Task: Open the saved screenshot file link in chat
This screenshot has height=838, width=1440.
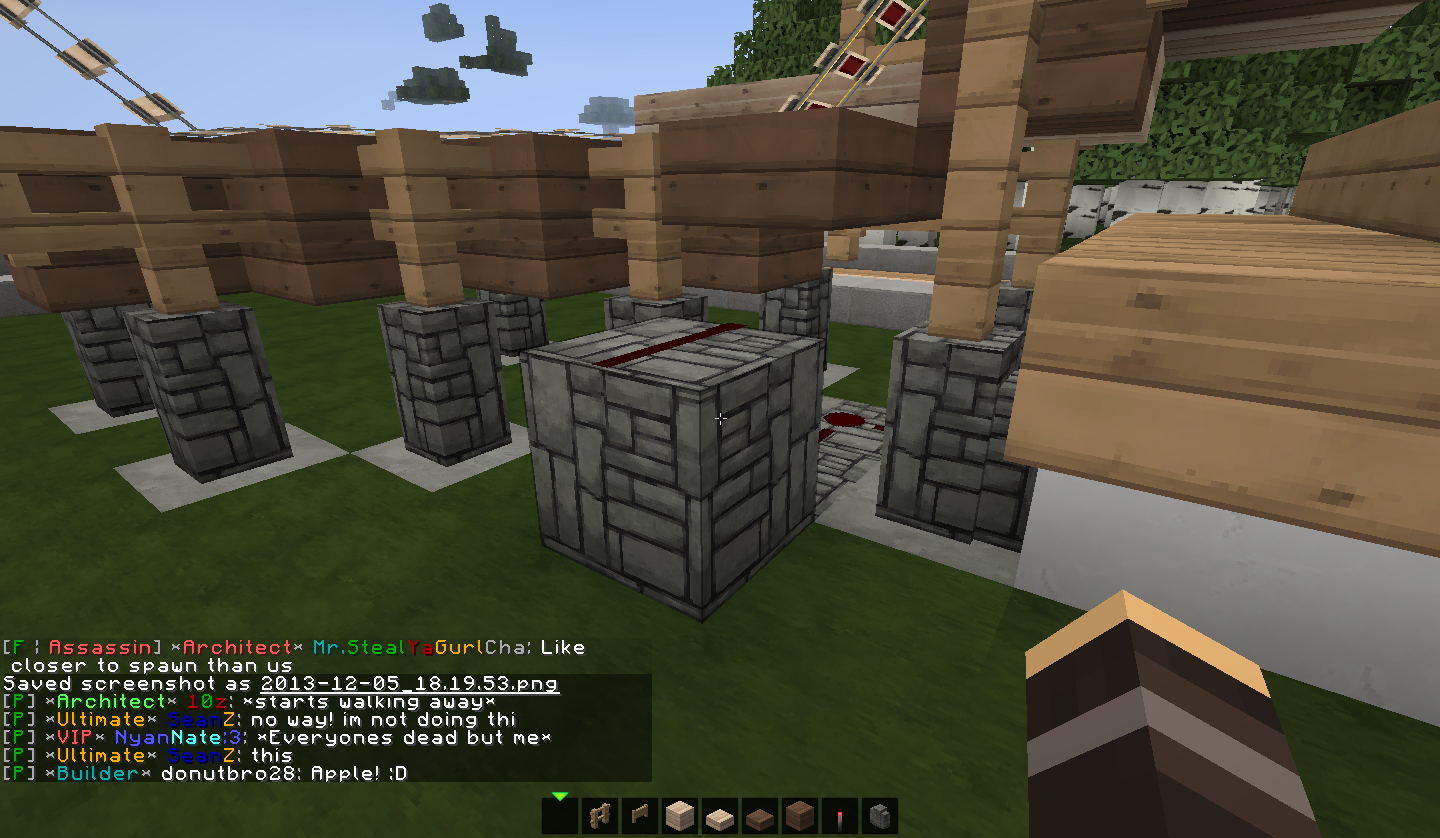Action: [x=409, y=684]
